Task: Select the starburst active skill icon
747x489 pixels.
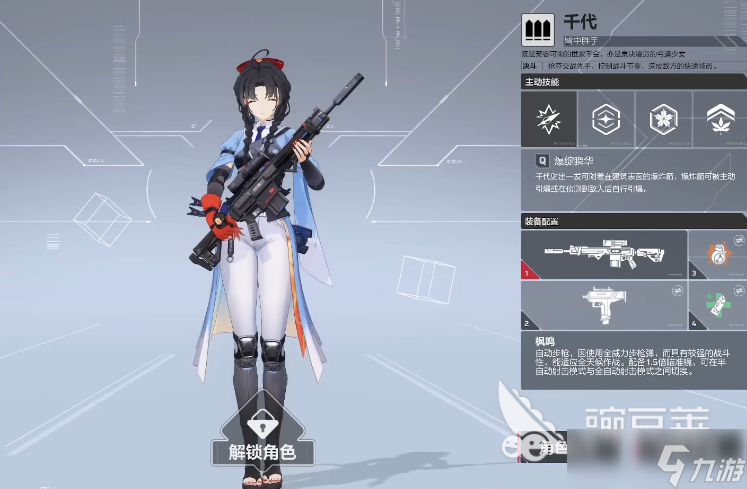Action: 548,121
